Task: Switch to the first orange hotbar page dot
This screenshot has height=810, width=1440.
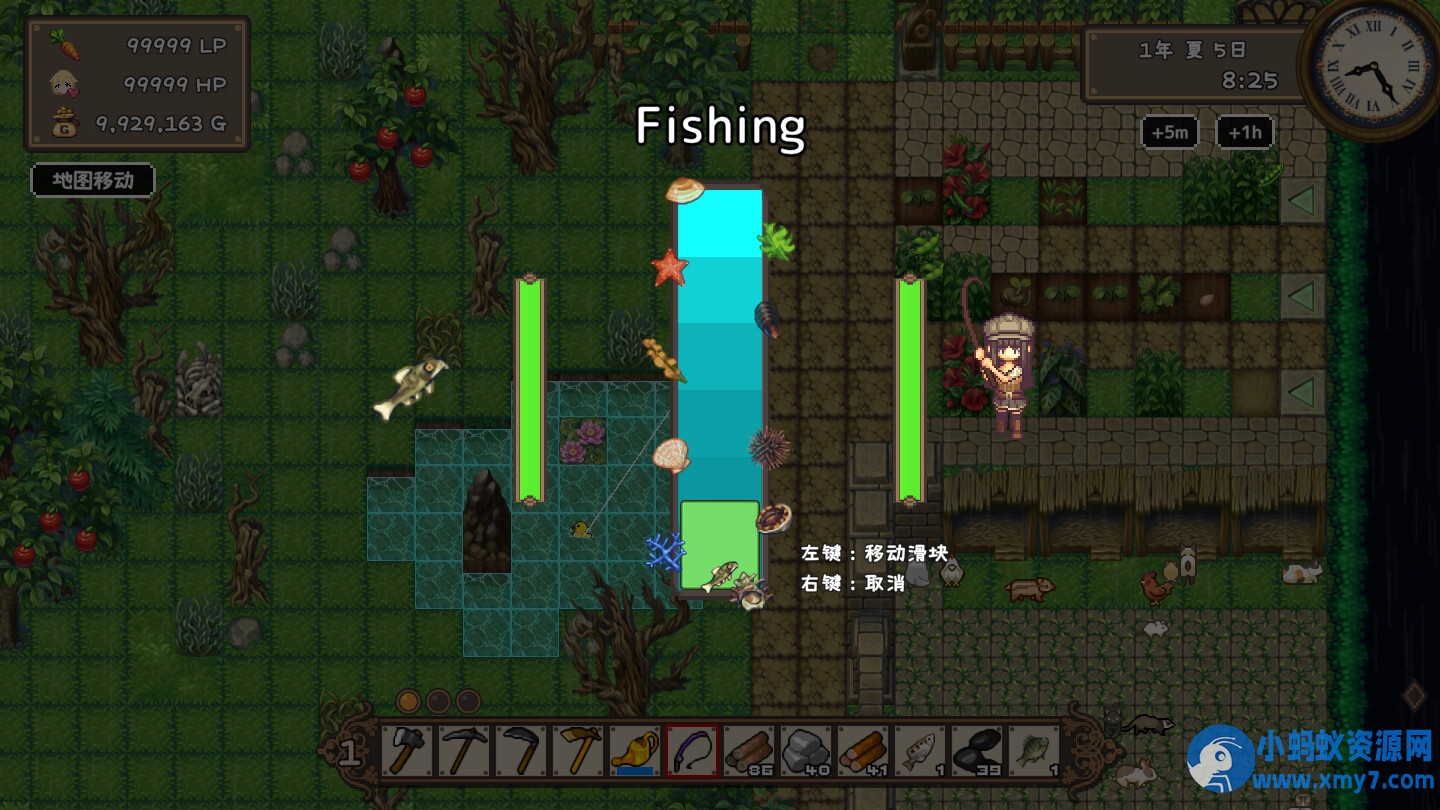Action: click(408, 700)
